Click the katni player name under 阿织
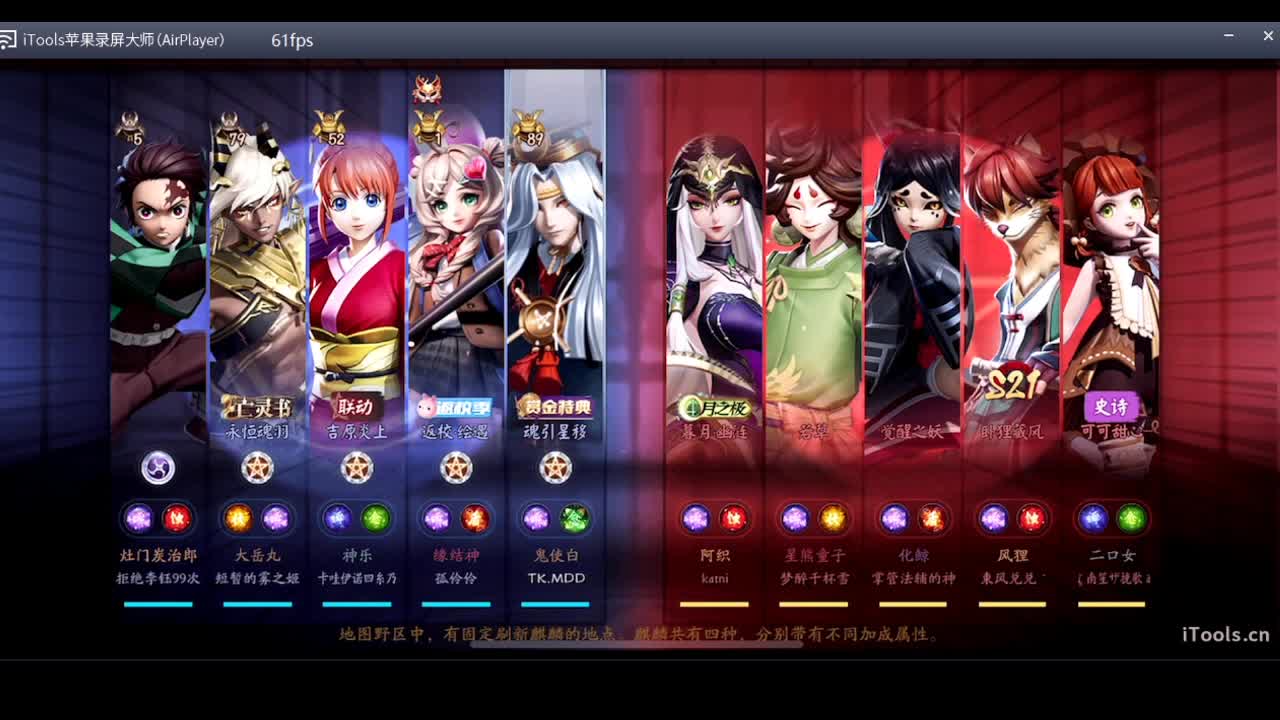 714,579
